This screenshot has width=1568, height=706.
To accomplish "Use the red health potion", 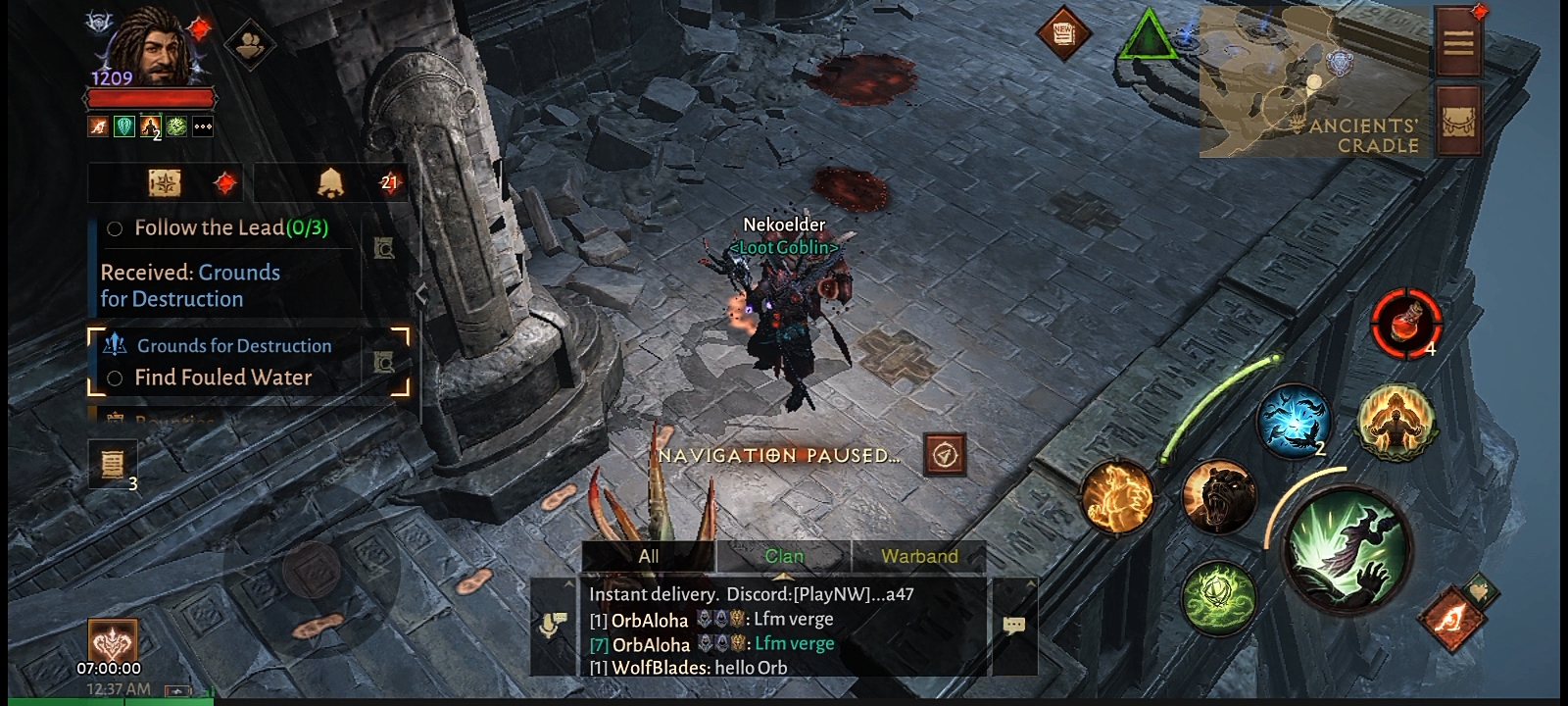I will (x=1405, y=322).
